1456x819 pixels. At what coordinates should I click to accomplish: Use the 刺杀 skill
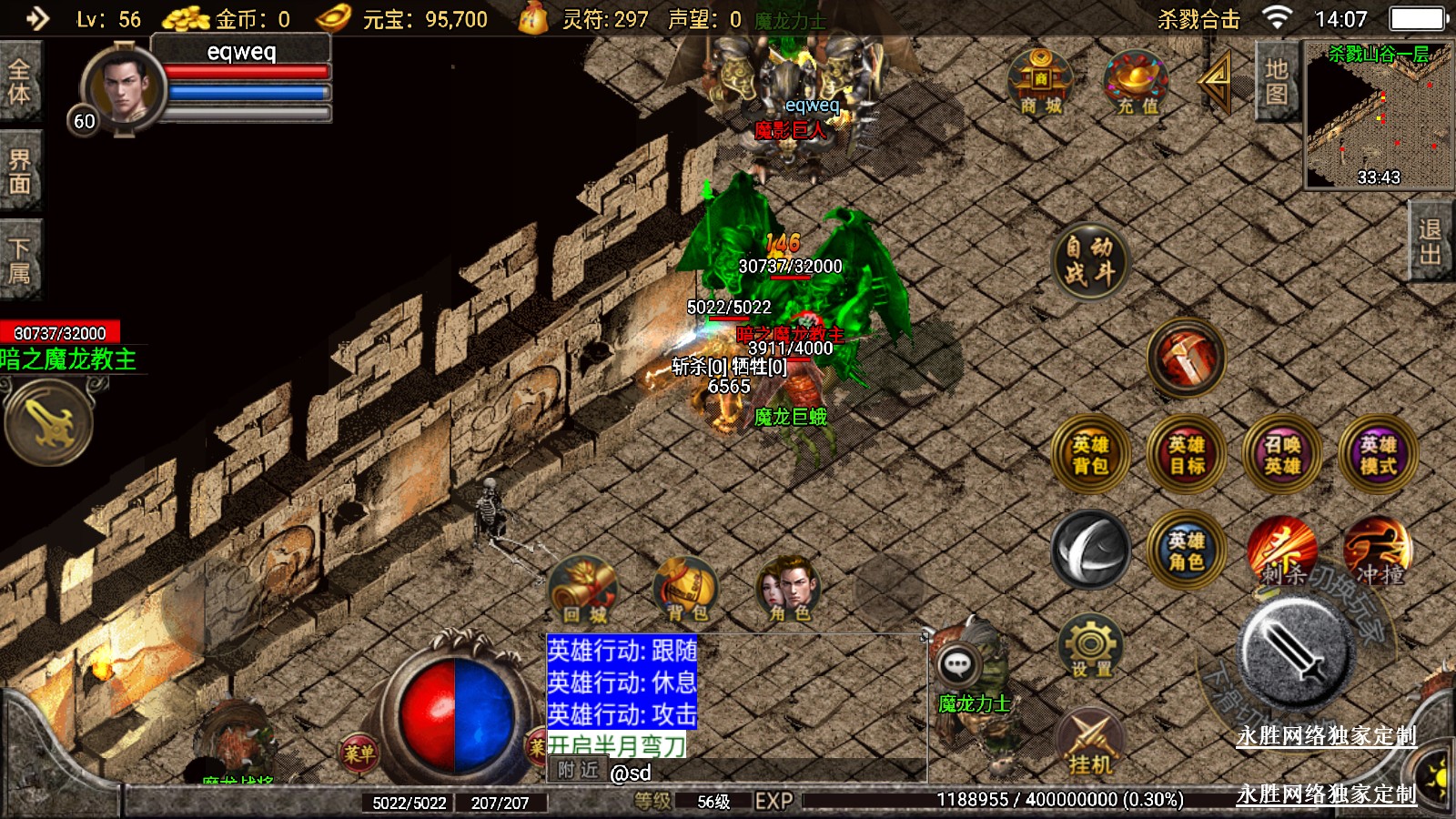point(1282,551)
